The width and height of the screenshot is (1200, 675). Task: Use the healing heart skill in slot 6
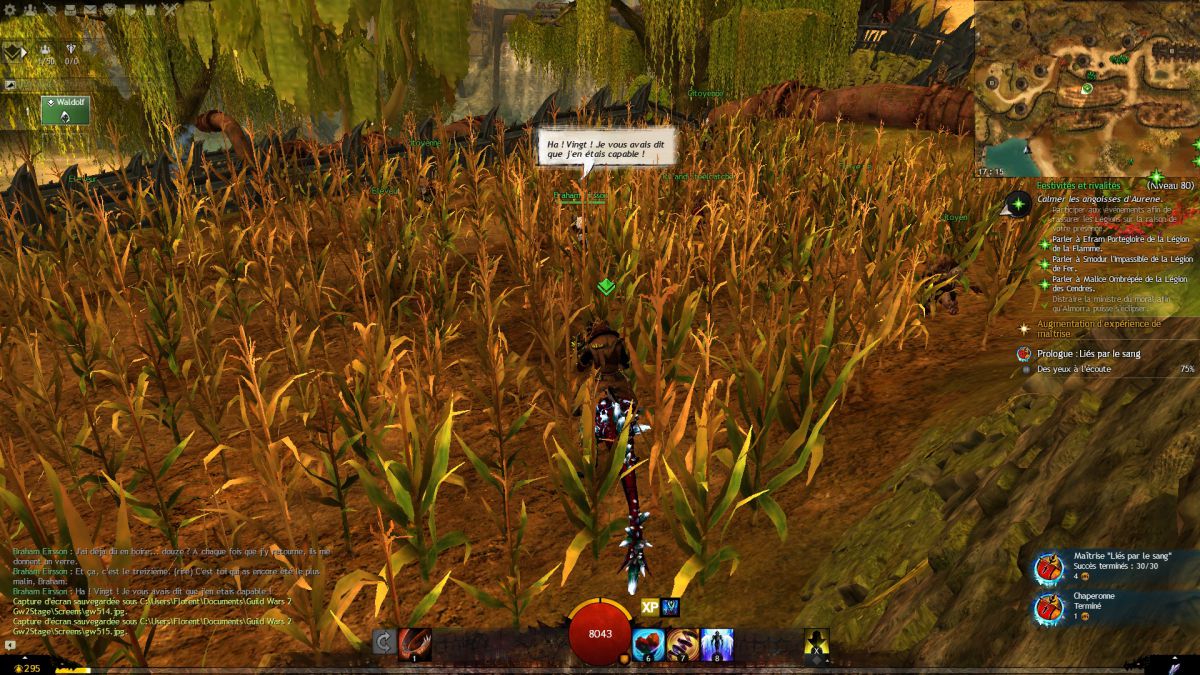[649, 643]
